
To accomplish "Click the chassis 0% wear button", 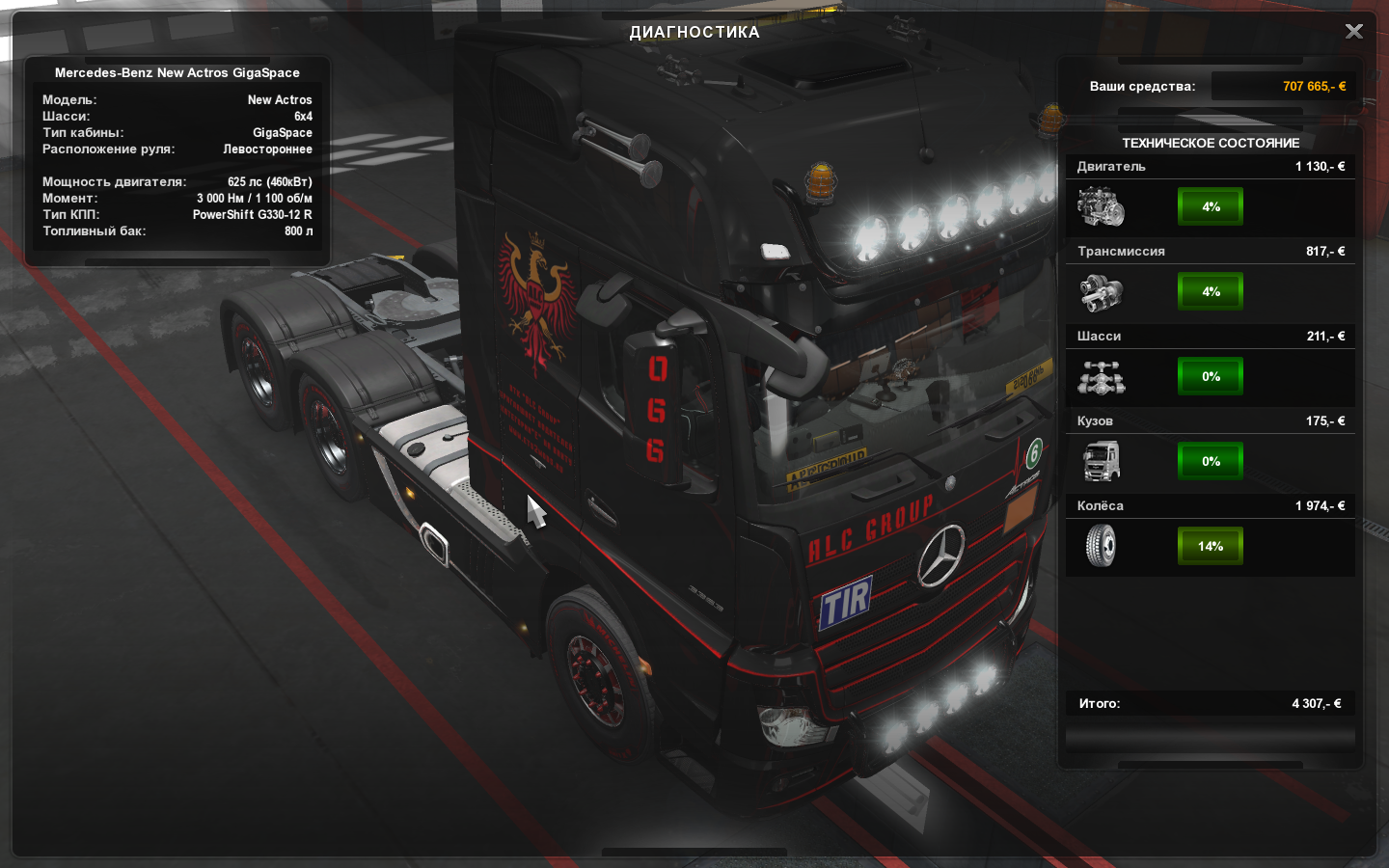I will (x=1211, y=376).
